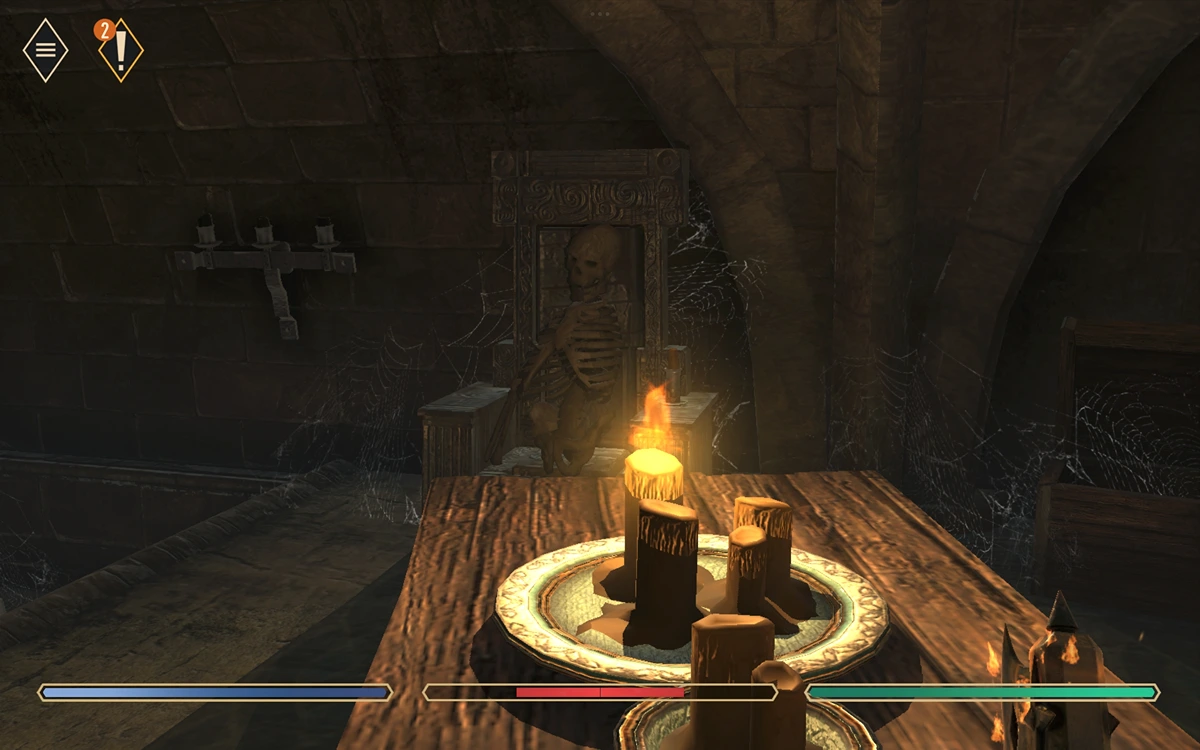The width and height of the screenshot is (1200, 750).
Task: Open the quest alert exclamation icon
Action: click(x=121, y=50)
